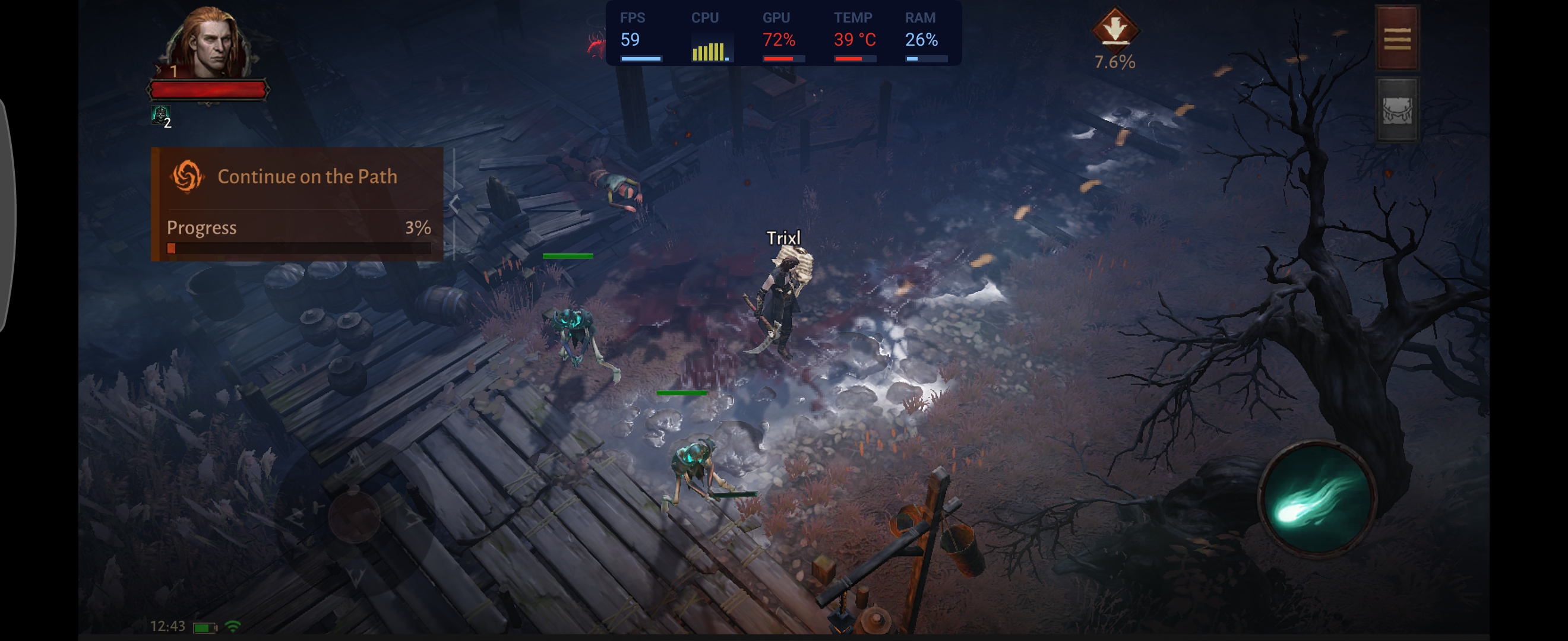Viewport: 1568px width, 641px height.
Task: Open the inventory bag icon
Action: (x=1397, y=110)
